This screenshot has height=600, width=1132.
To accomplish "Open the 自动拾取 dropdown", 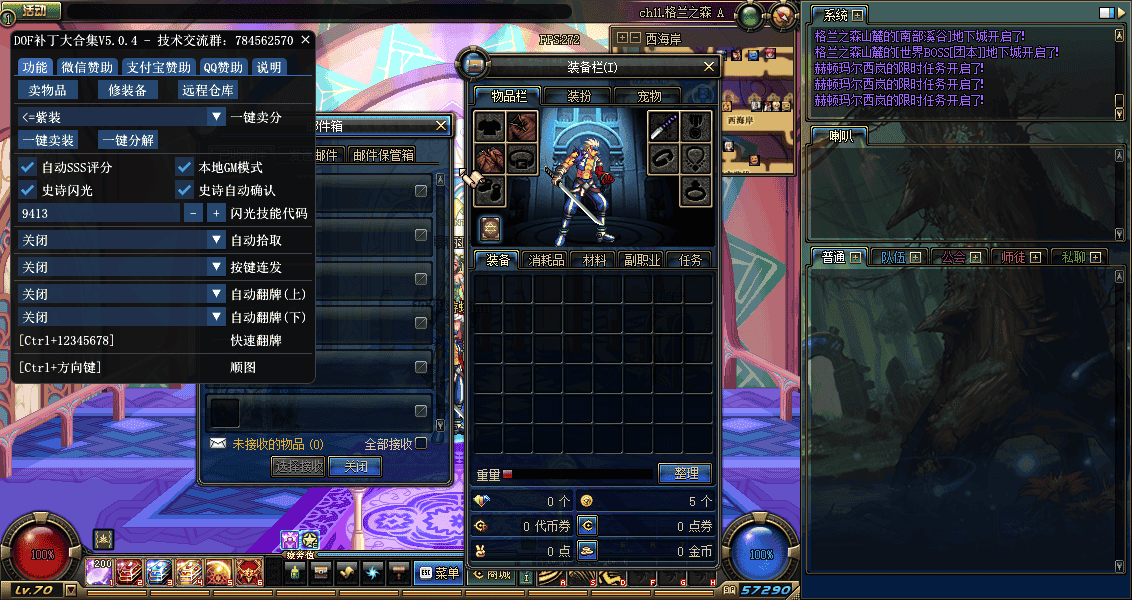I will click(216, 240).
